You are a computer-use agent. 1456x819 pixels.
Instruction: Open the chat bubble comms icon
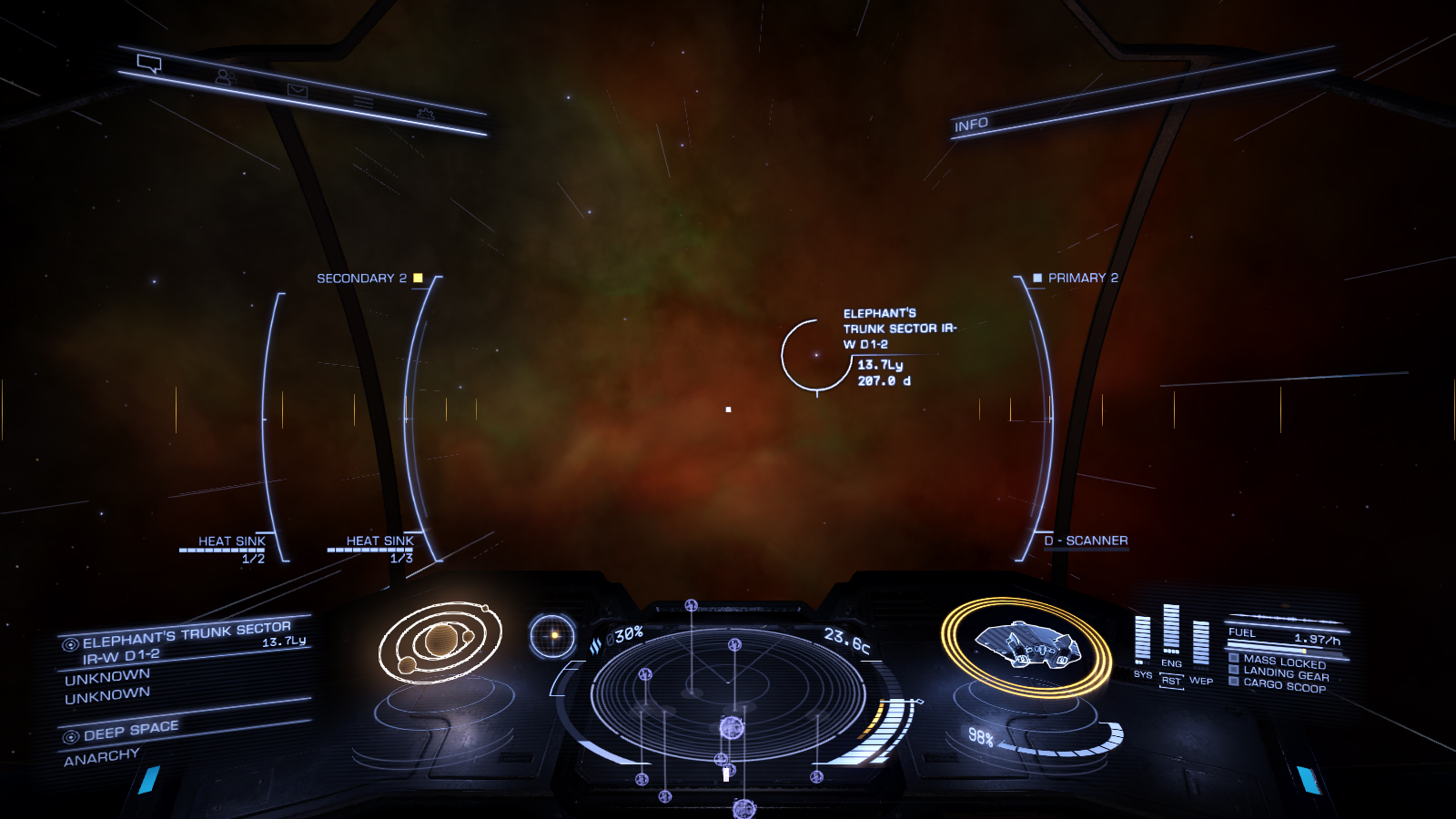coord(149,64)
